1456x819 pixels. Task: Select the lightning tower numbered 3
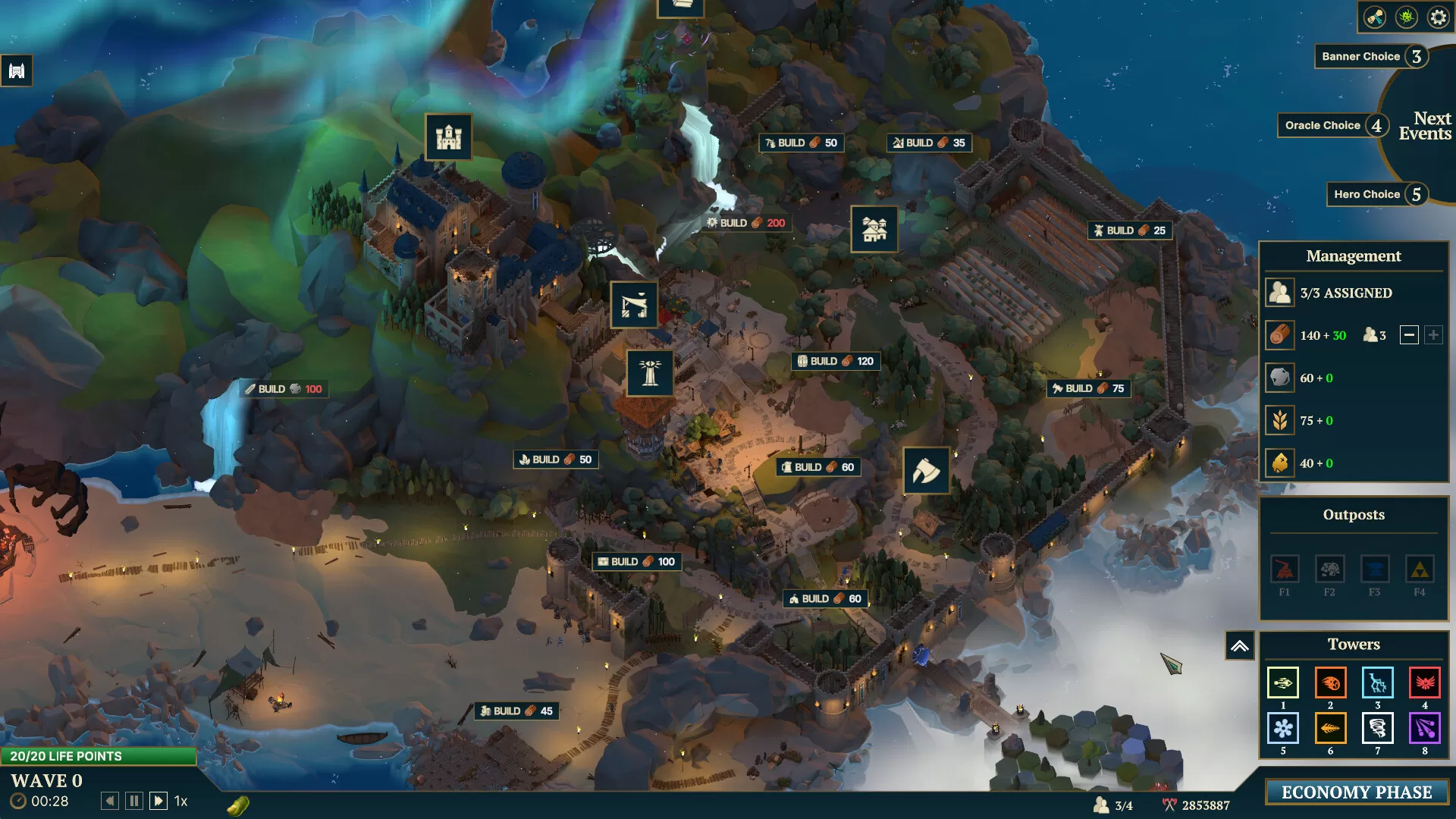1378,683
